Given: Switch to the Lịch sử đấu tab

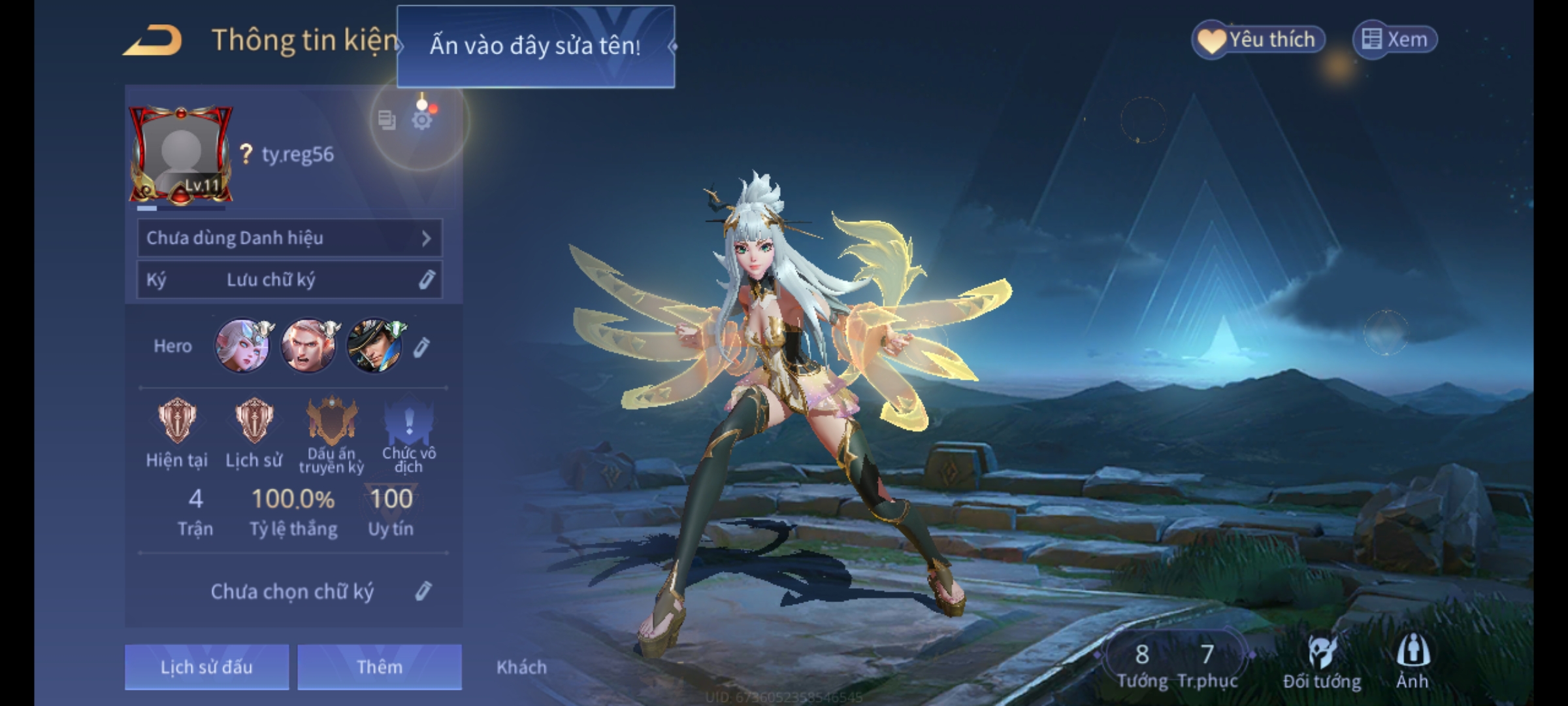Looking at the screenshot, I should pos(206,667).
